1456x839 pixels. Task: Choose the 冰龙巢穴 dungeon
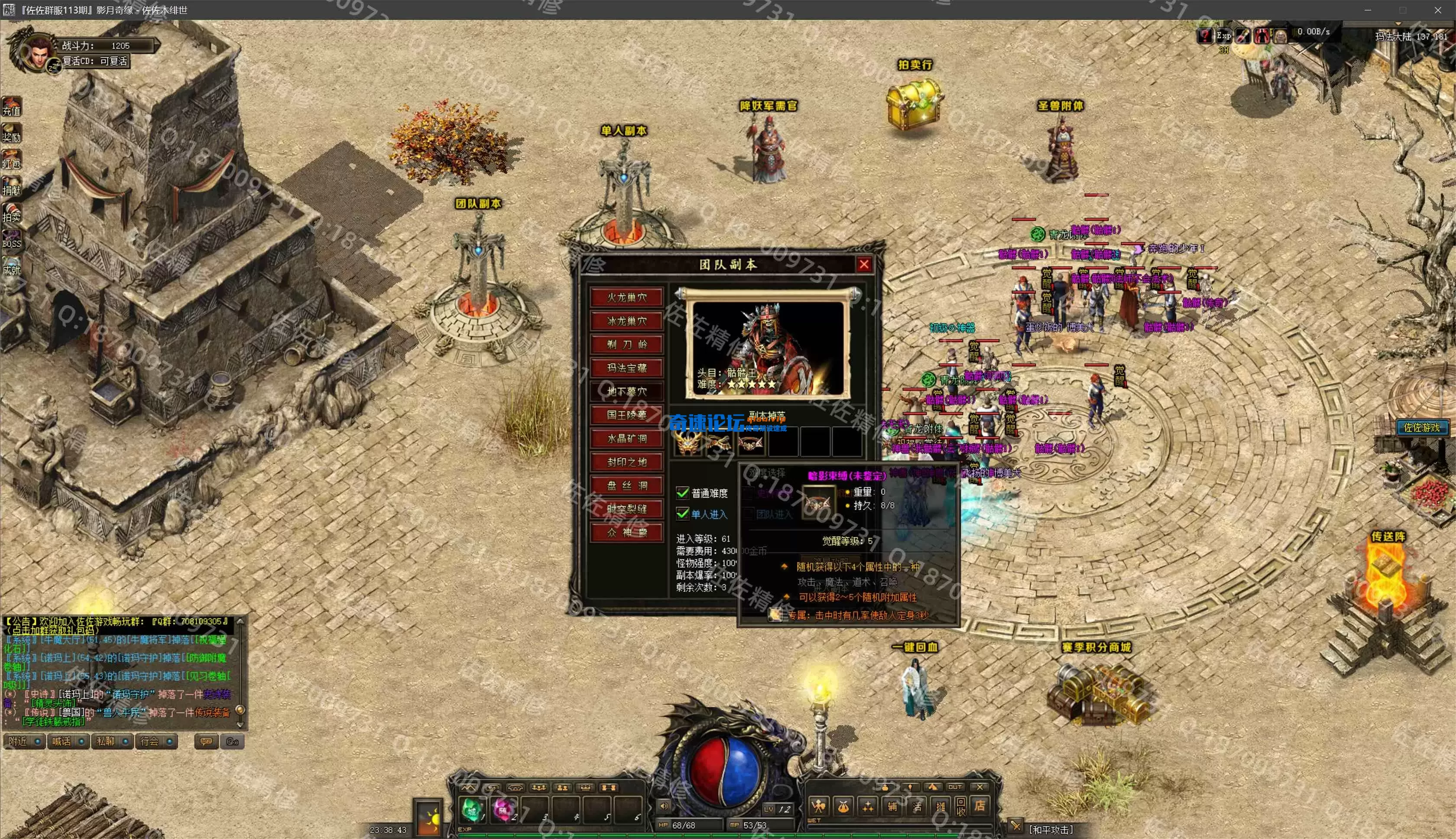pyautogui.click(x=627, y=321)
